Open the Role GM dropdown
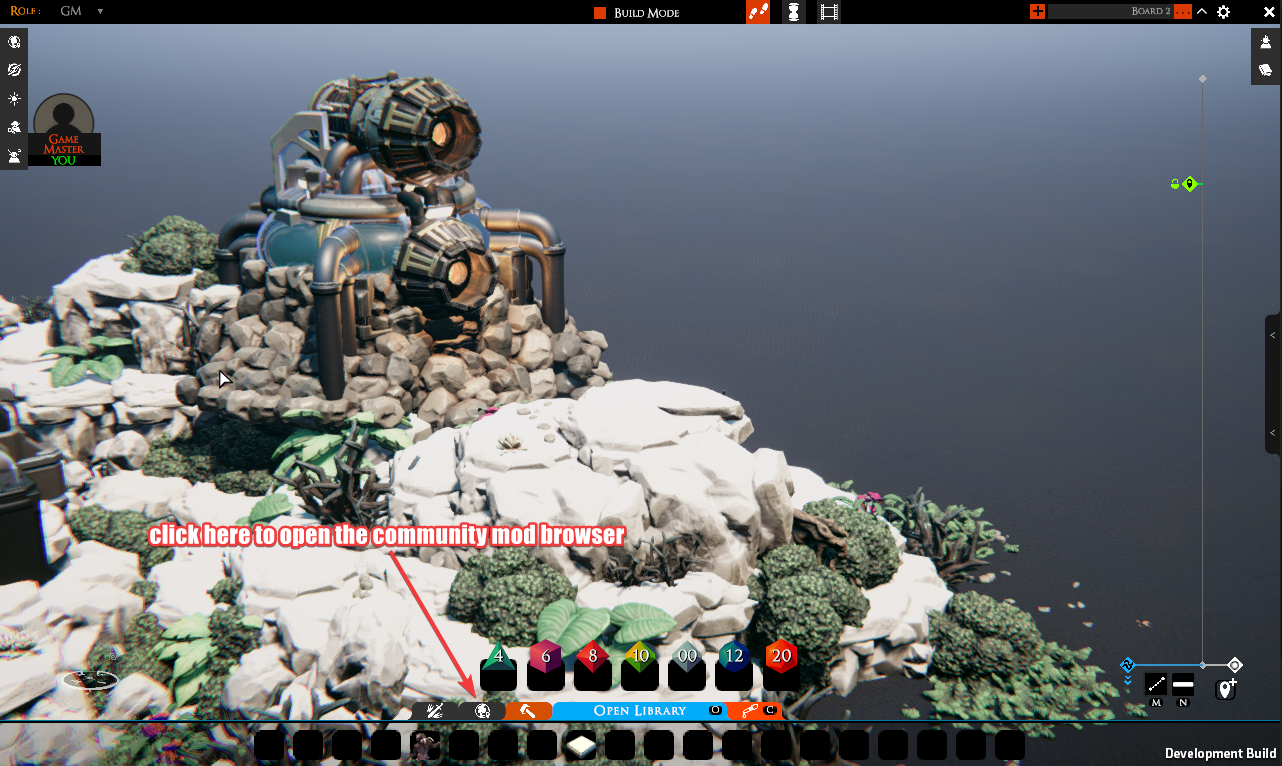 pyautogui.click(x=100, y=12)
